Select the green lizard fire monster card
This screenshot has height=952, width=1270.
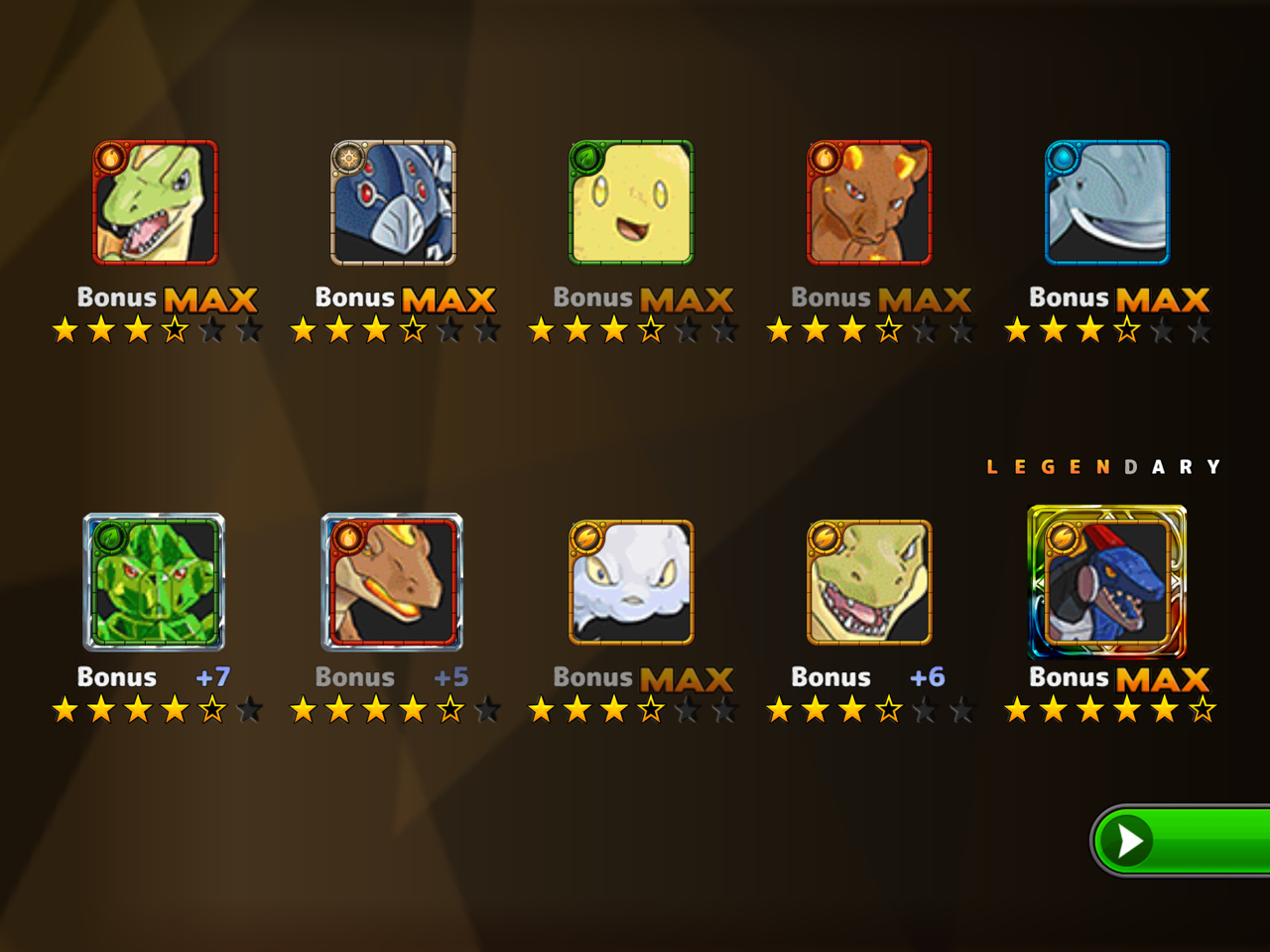point(155,203)
